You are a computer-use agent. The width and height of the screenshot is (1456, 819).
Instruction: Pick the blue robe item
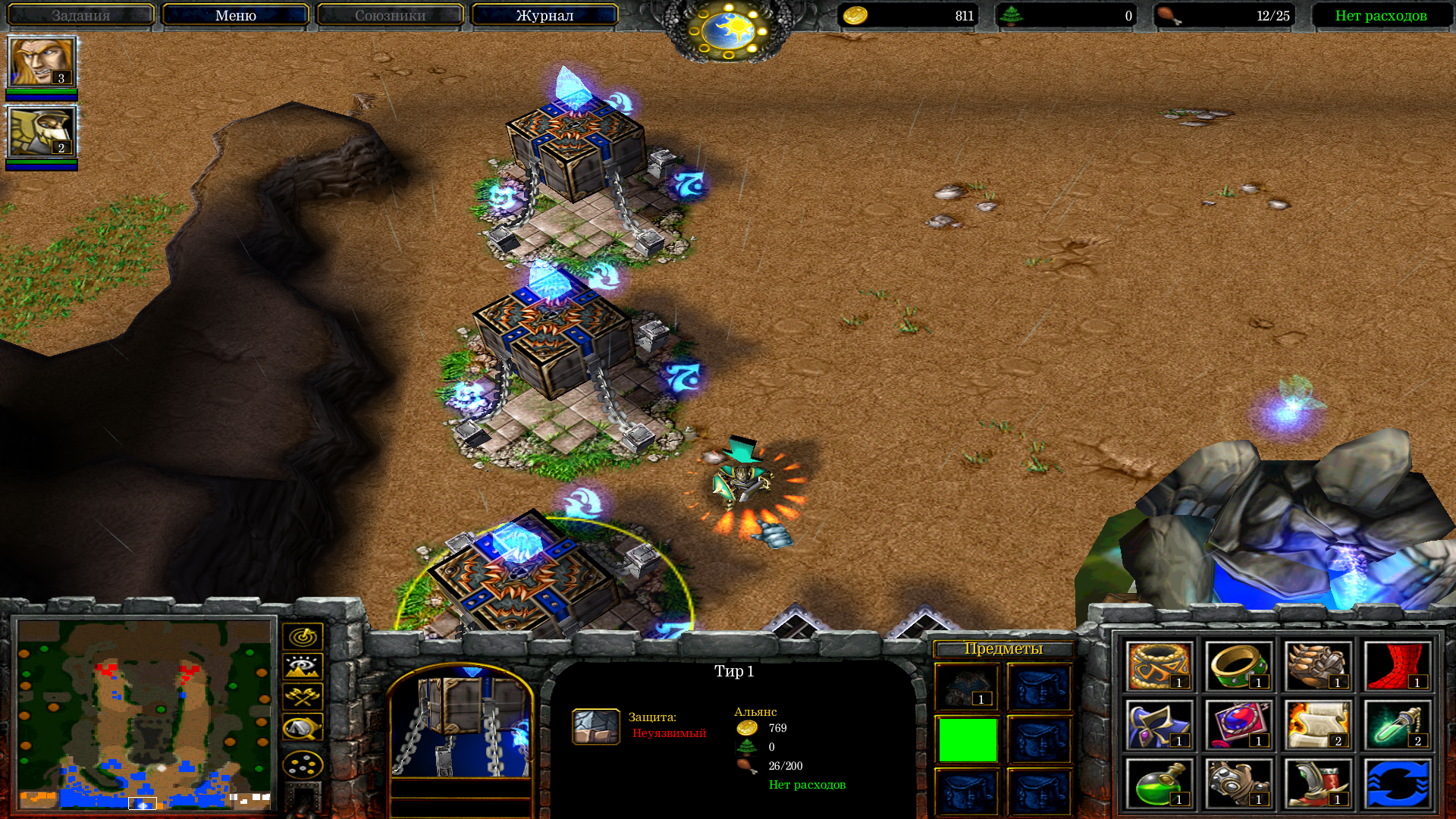click(1159, 725)
